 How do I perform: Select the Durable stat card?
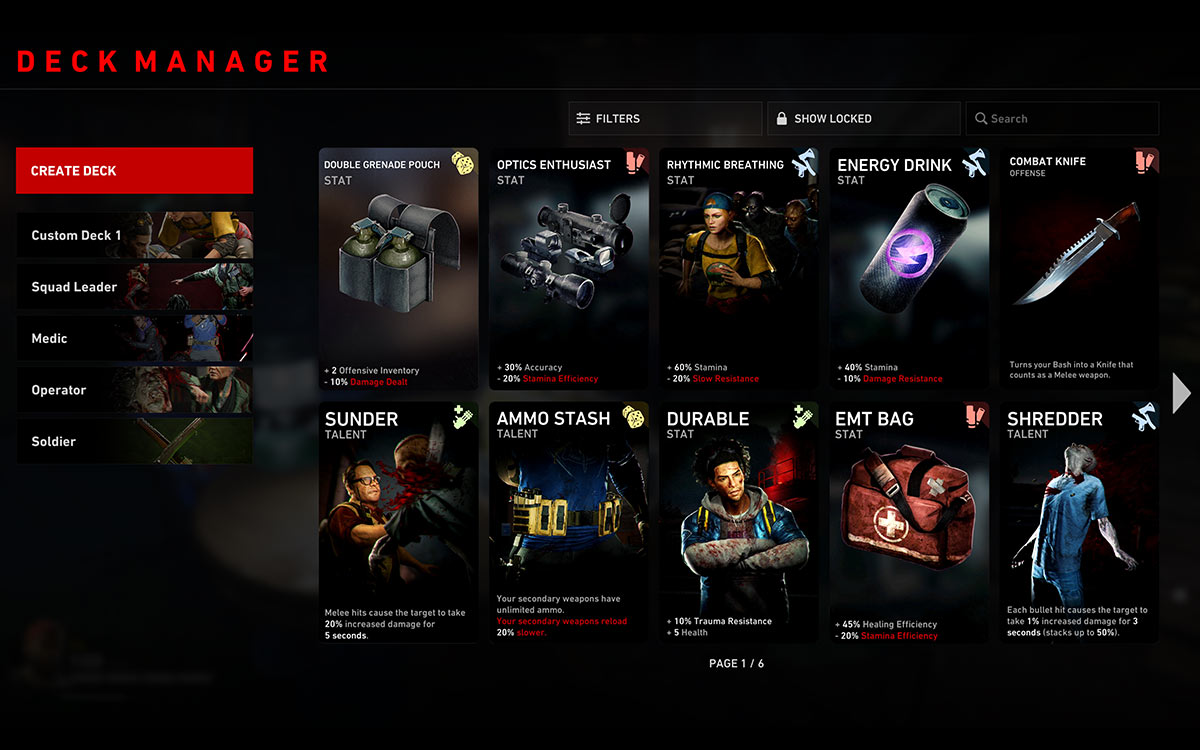click(738, 522)
